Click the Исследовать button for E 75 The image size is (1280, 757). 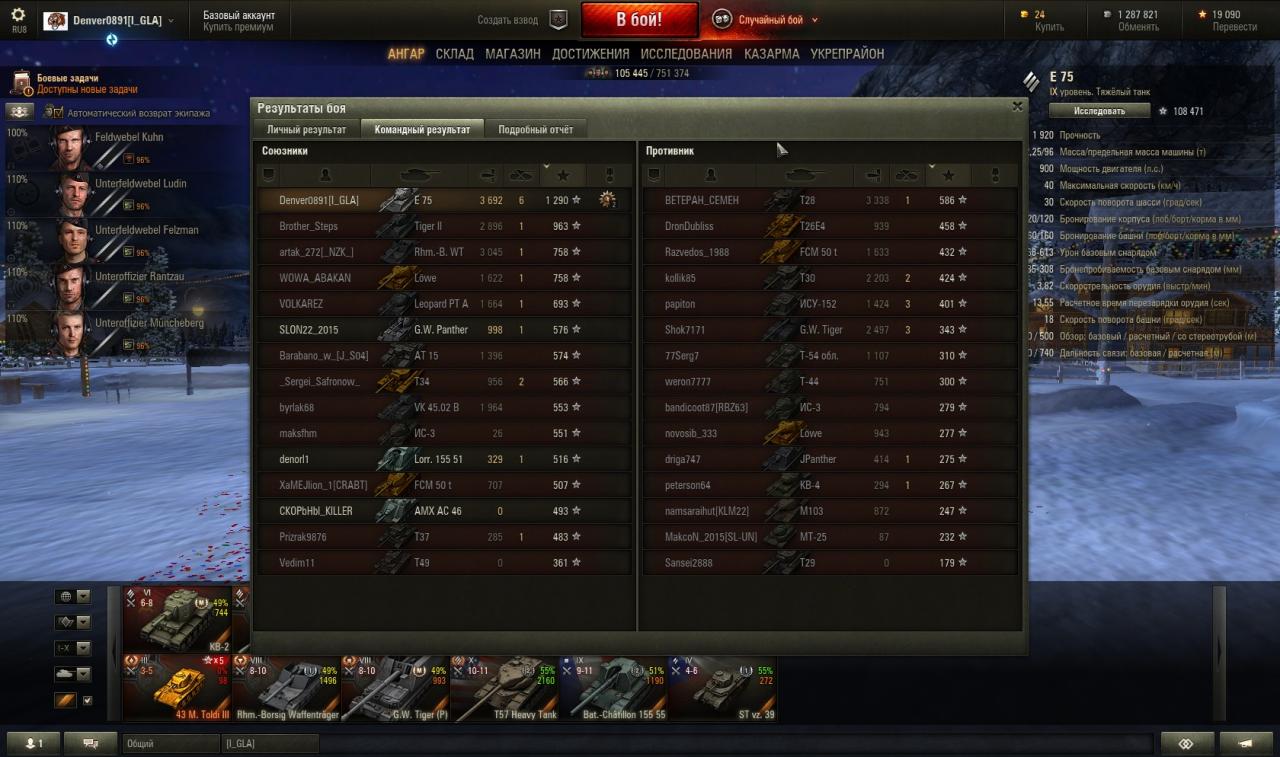pos(1100,111)
